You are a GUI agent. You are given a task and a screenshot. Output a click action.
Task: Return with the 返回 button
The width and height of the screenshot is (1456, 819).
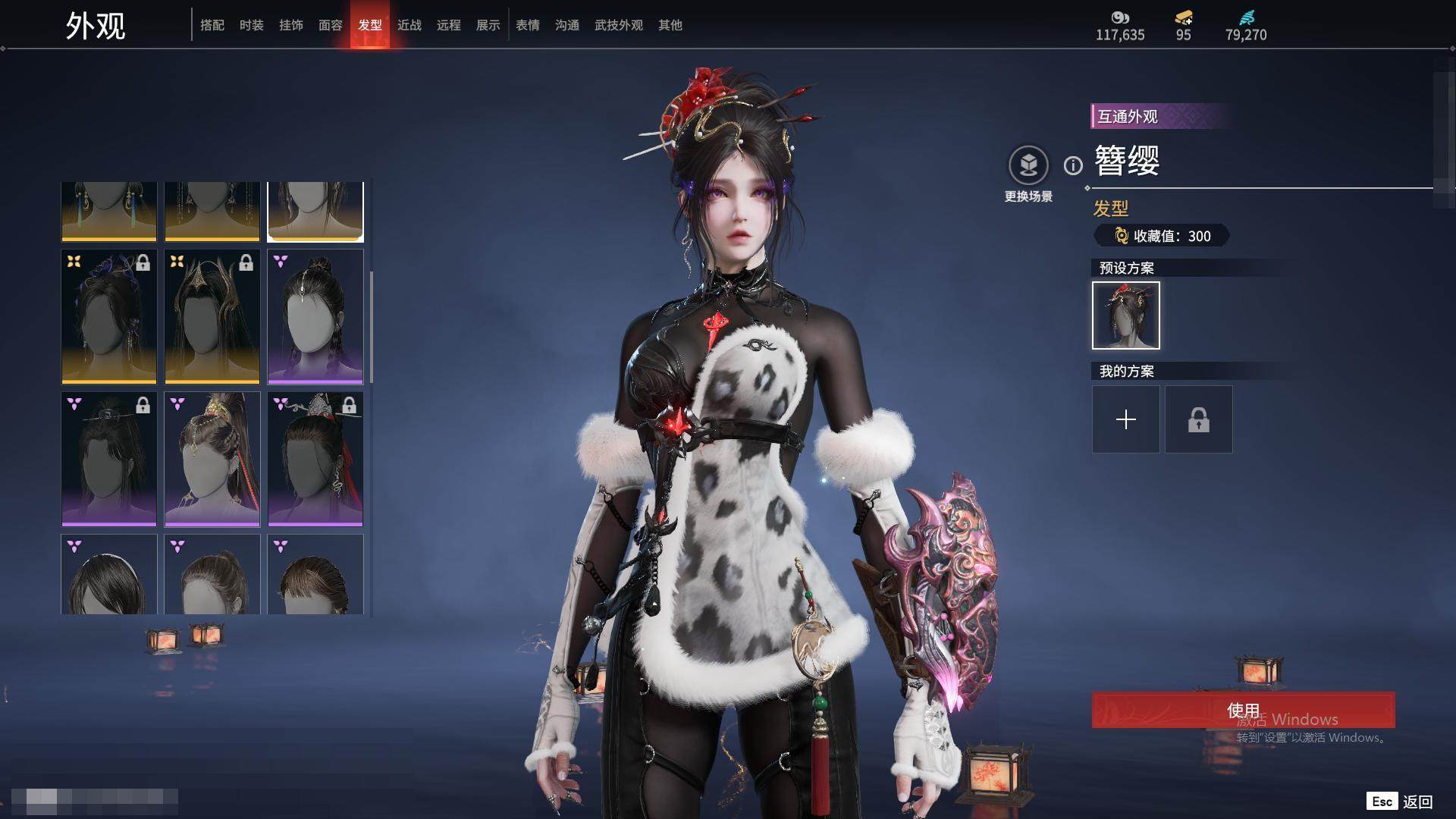[x=1400, y=802]
